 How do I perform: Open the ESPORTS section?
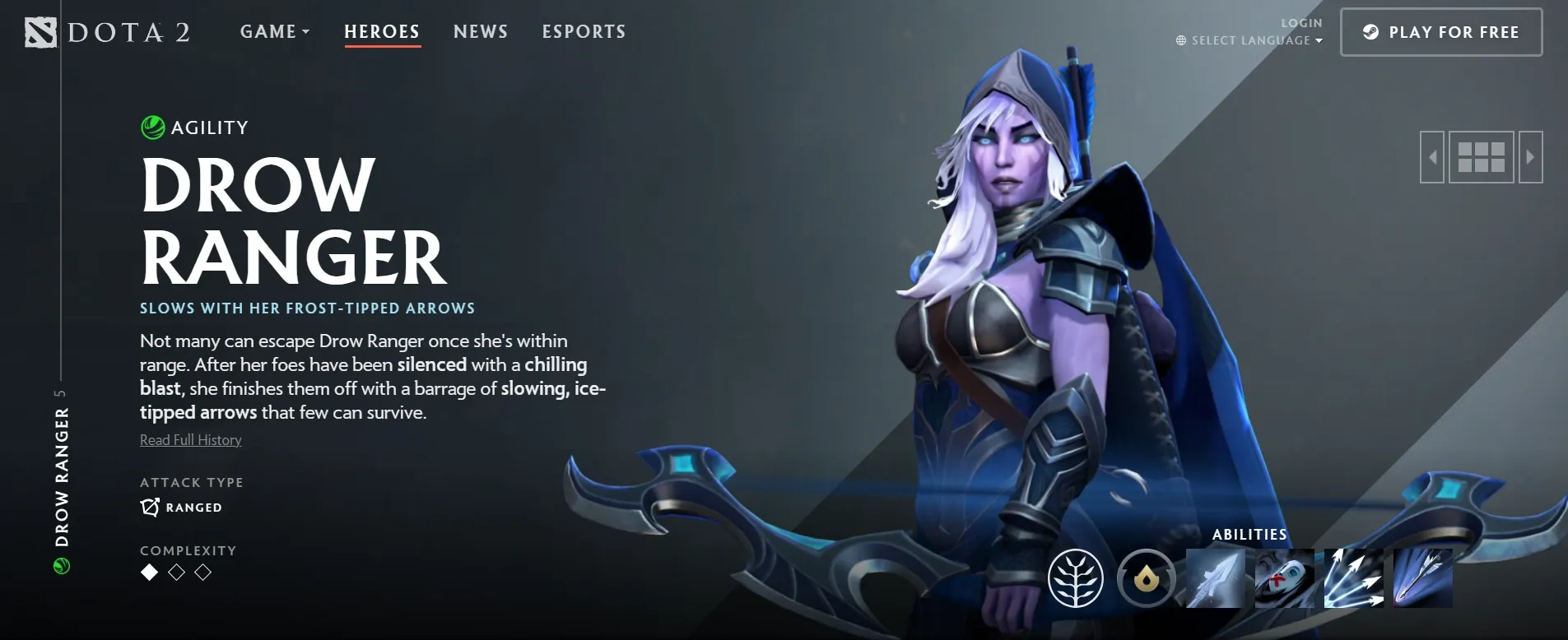(x=584, y=31)
